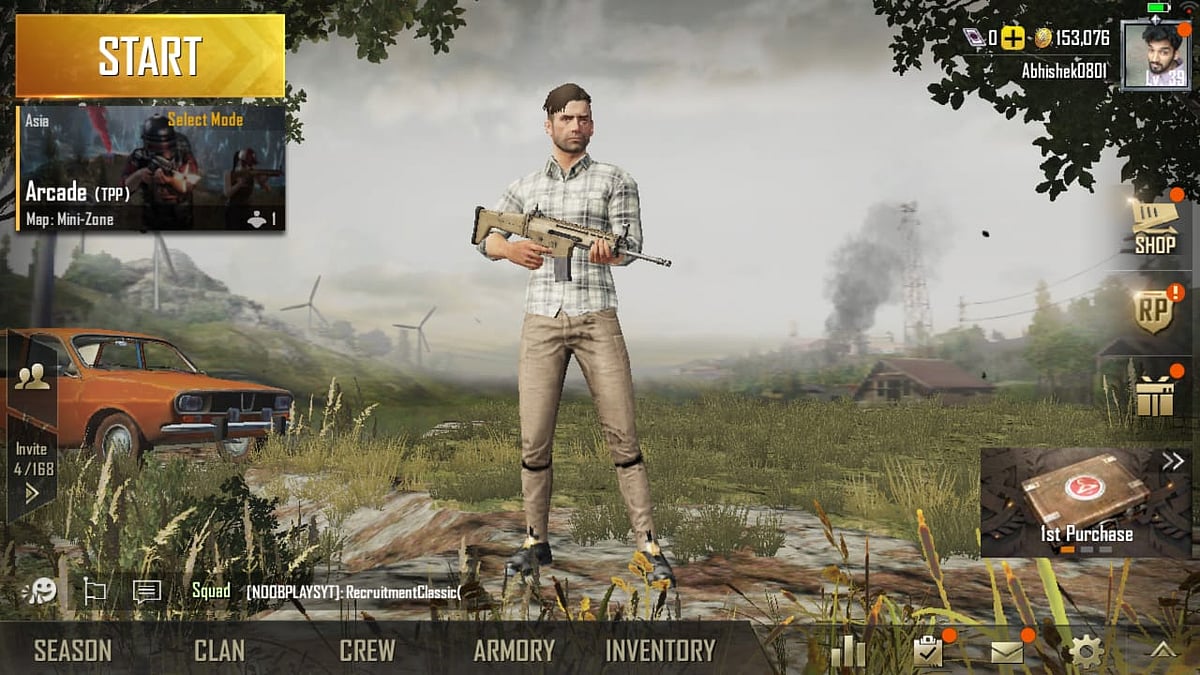Add currency with the yellow plus button
The height and width of the screenshot is (675, 1200).
pos(1013,39)
